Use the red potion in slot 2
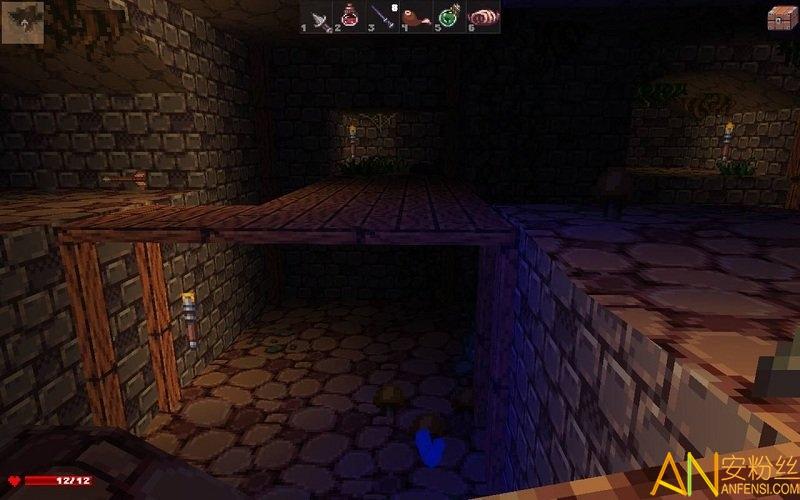 coord(351,18)
